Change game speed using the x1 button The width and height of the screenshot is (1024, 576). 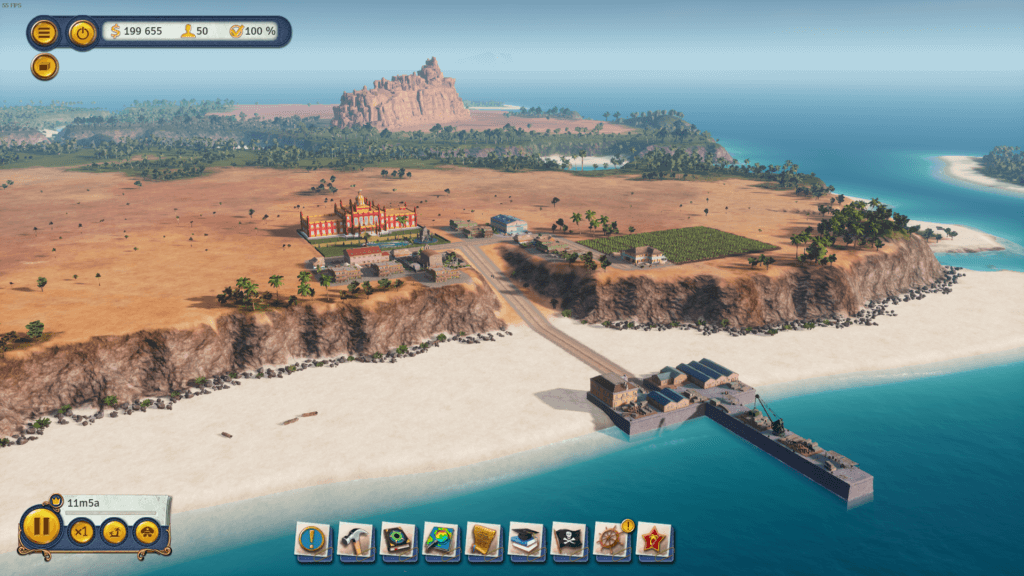(x=81, y=531)
